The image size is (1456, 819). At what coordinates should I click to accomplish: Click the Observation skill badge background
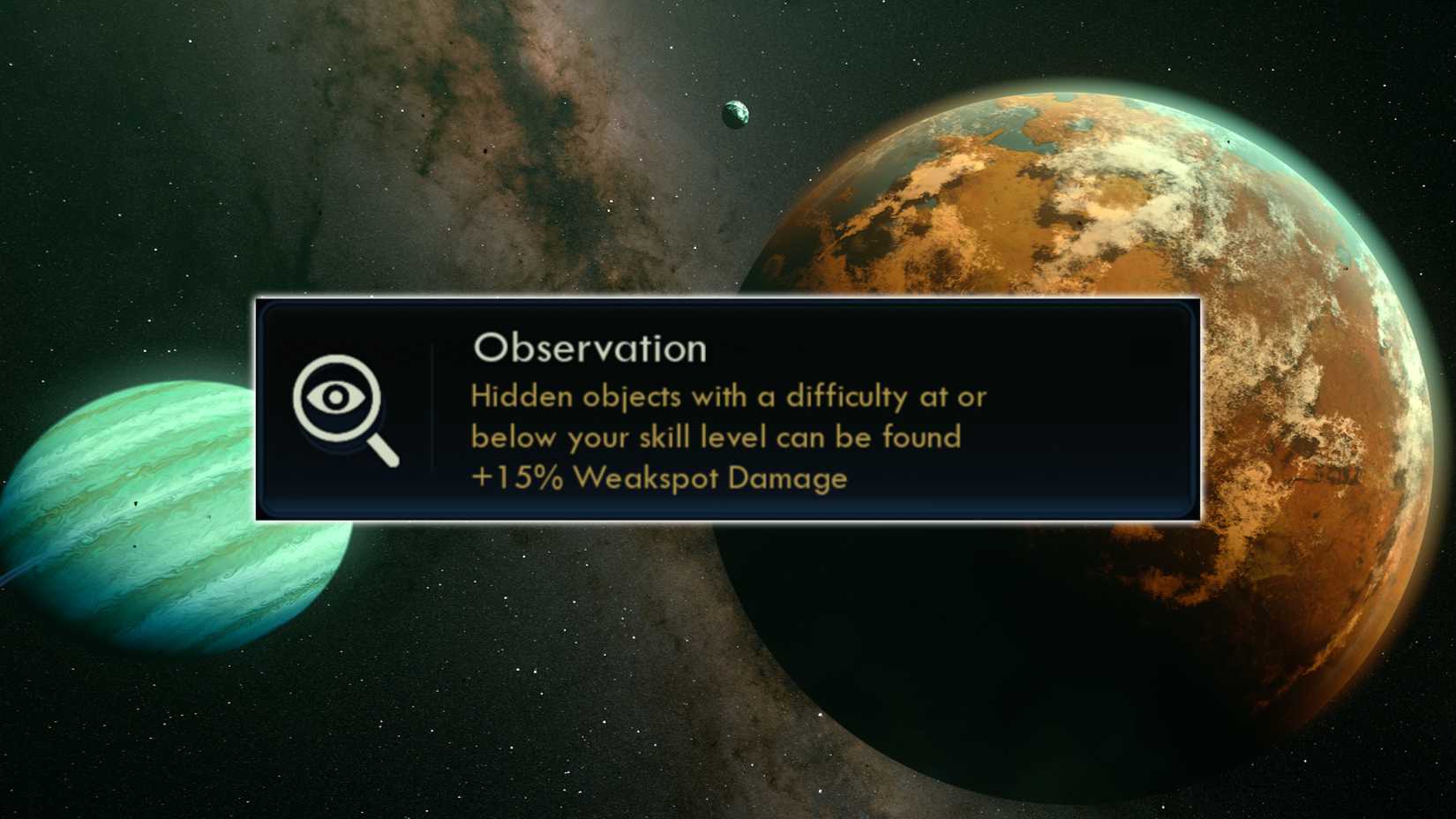click(342, 410)
